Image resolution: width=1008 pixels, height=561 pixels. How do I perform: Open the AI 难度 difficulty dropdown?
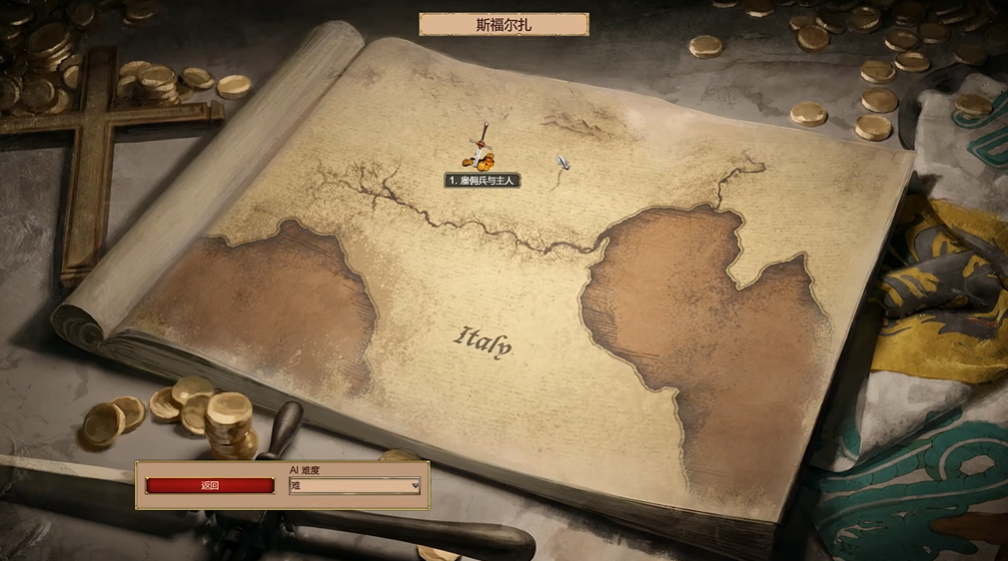355,486
